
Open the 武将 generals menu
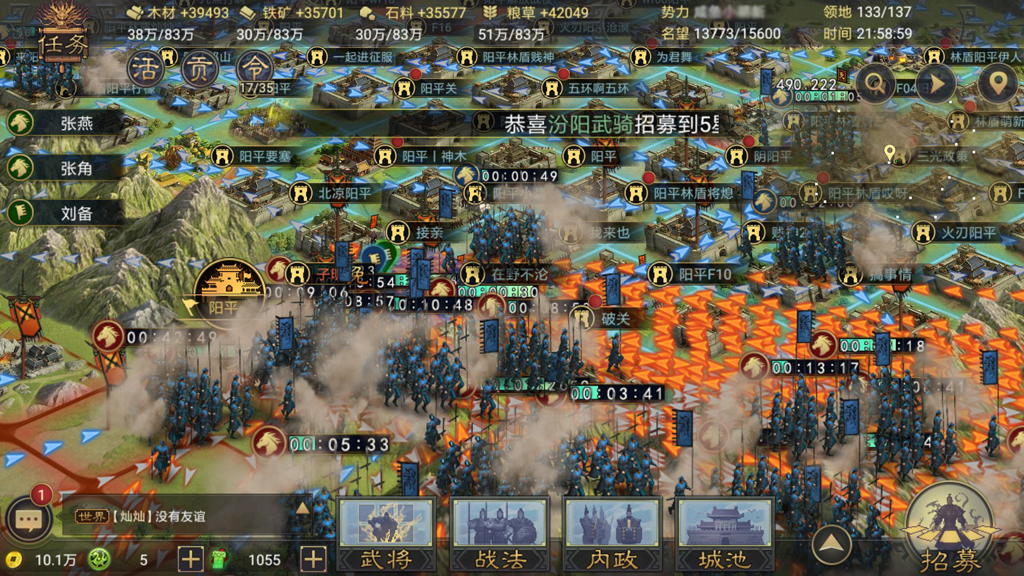[386, 534]
